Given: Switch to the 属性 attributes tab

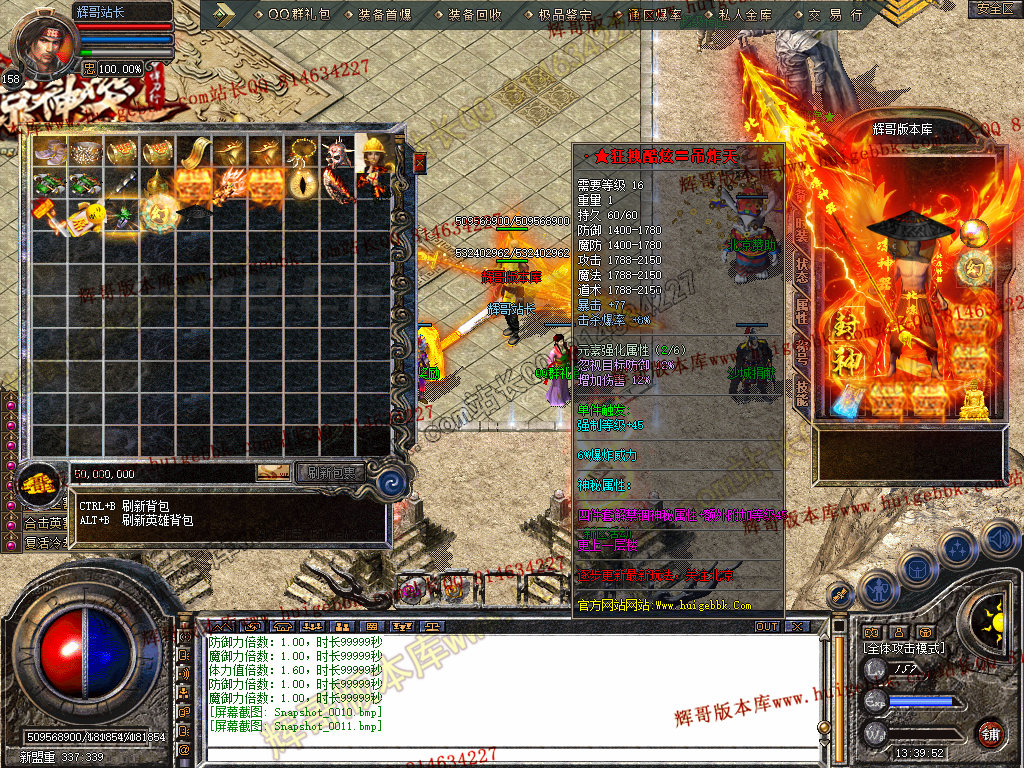Looking at the screenshot, I should [x=802, y=310].
